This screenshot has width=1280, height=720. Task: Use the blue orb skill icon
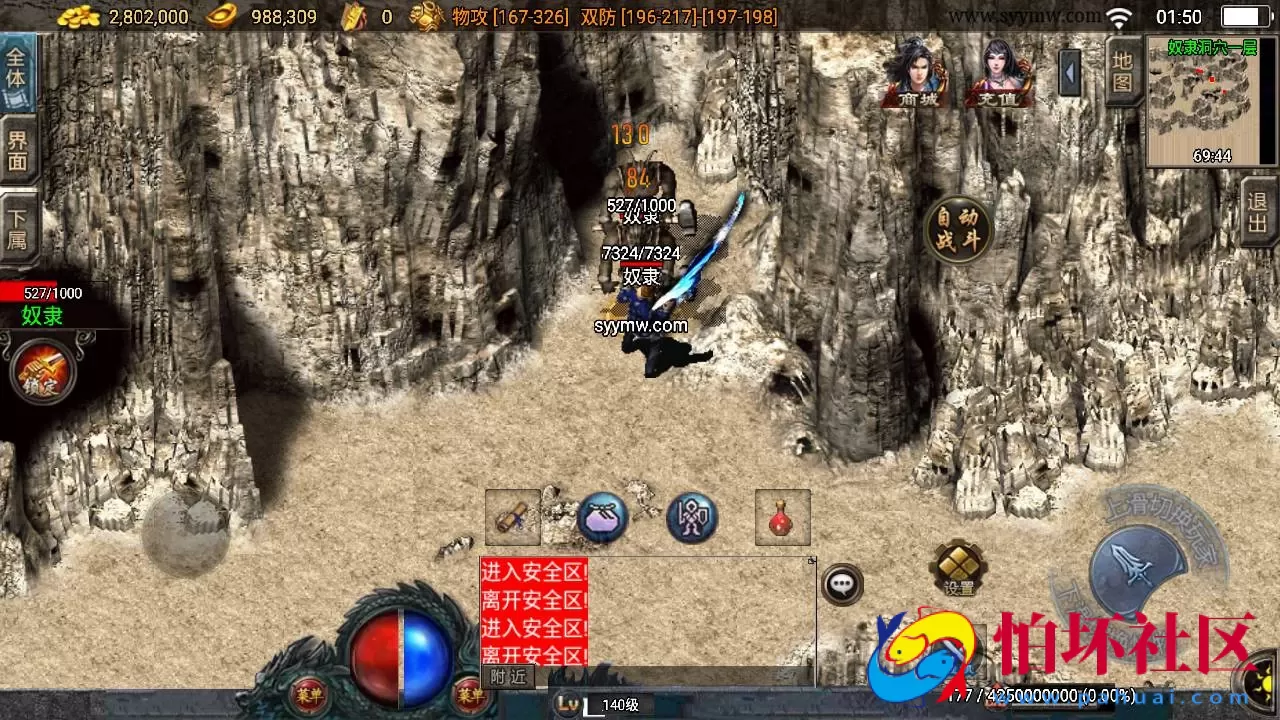click(x=602, y=517)
